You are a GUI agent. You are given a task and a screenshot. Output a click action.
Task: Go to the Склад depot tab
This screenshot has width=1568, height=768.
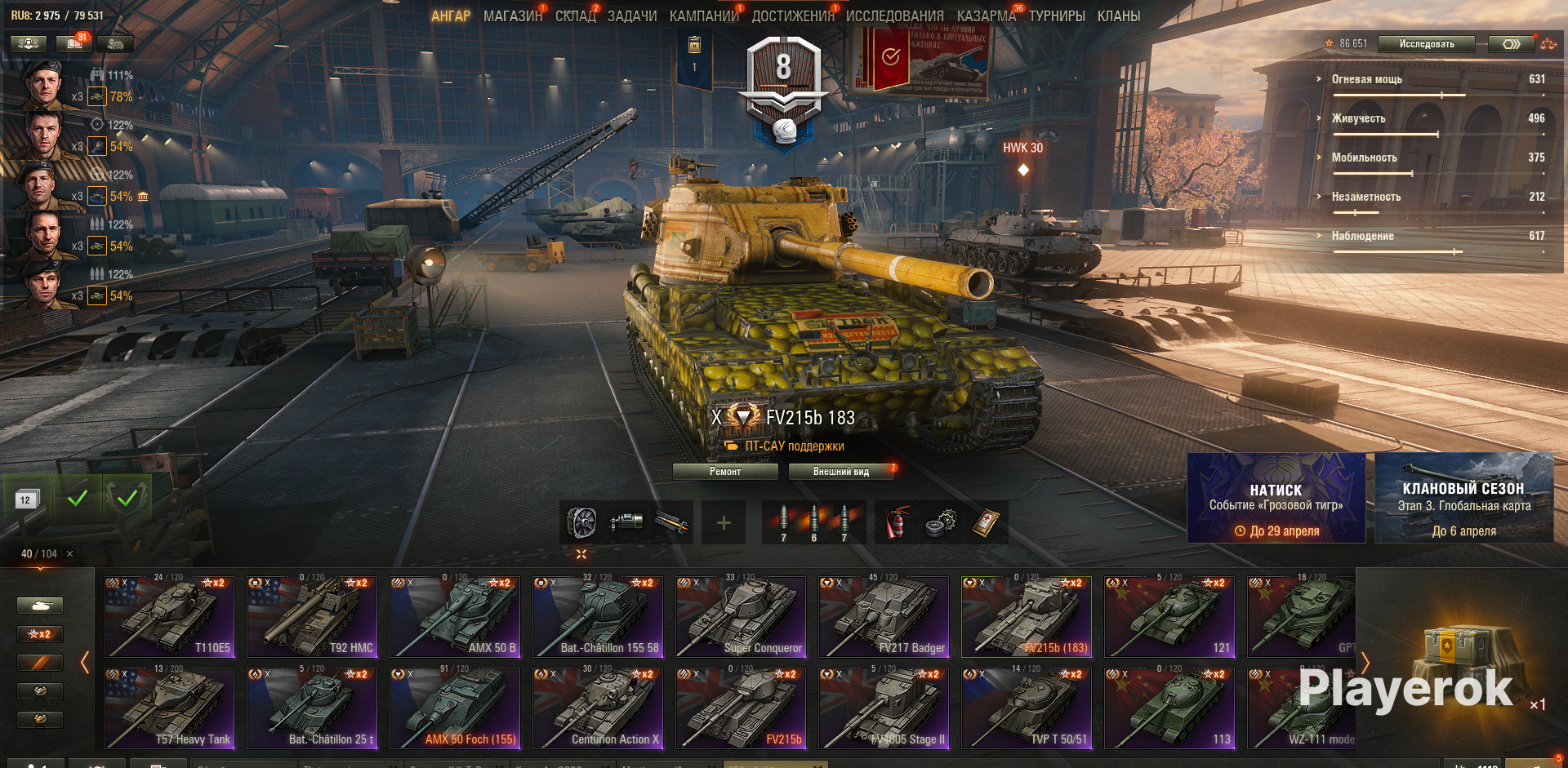[575, 16]
